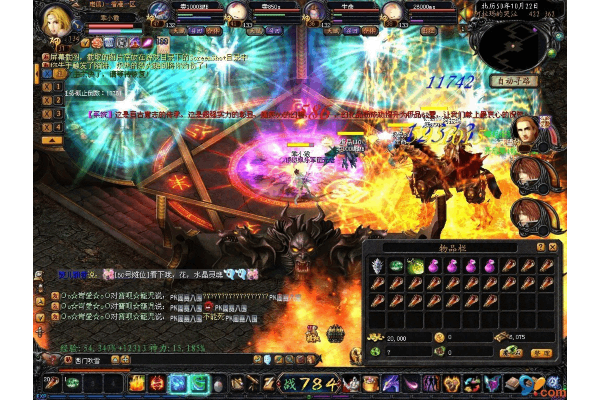Select the silver crystal item slot

click(x=377, y=266)
